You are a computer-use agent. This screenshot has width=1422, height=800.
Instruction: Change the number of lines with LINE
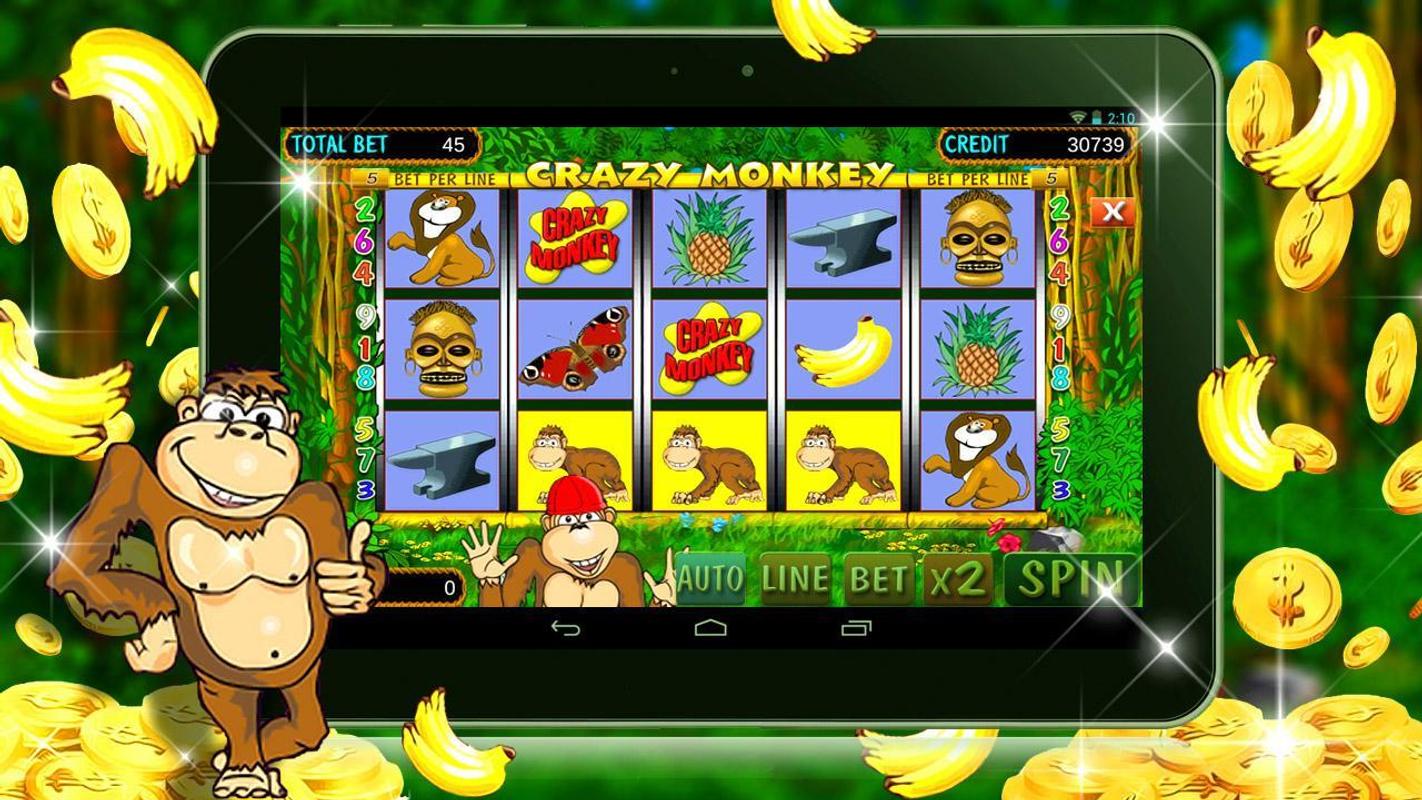(795, 579)
